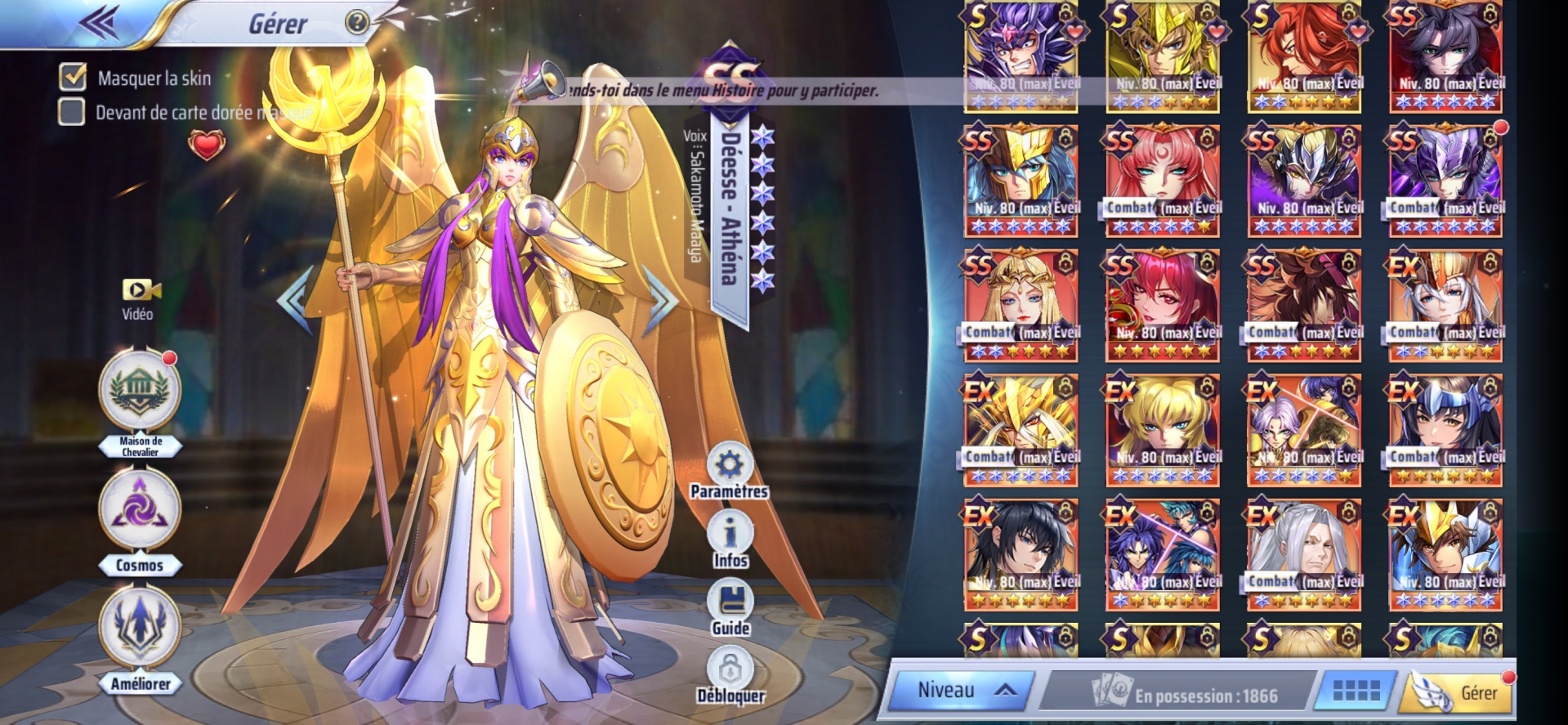Click the Gérer button below the card list

[x=1459, y=692]
